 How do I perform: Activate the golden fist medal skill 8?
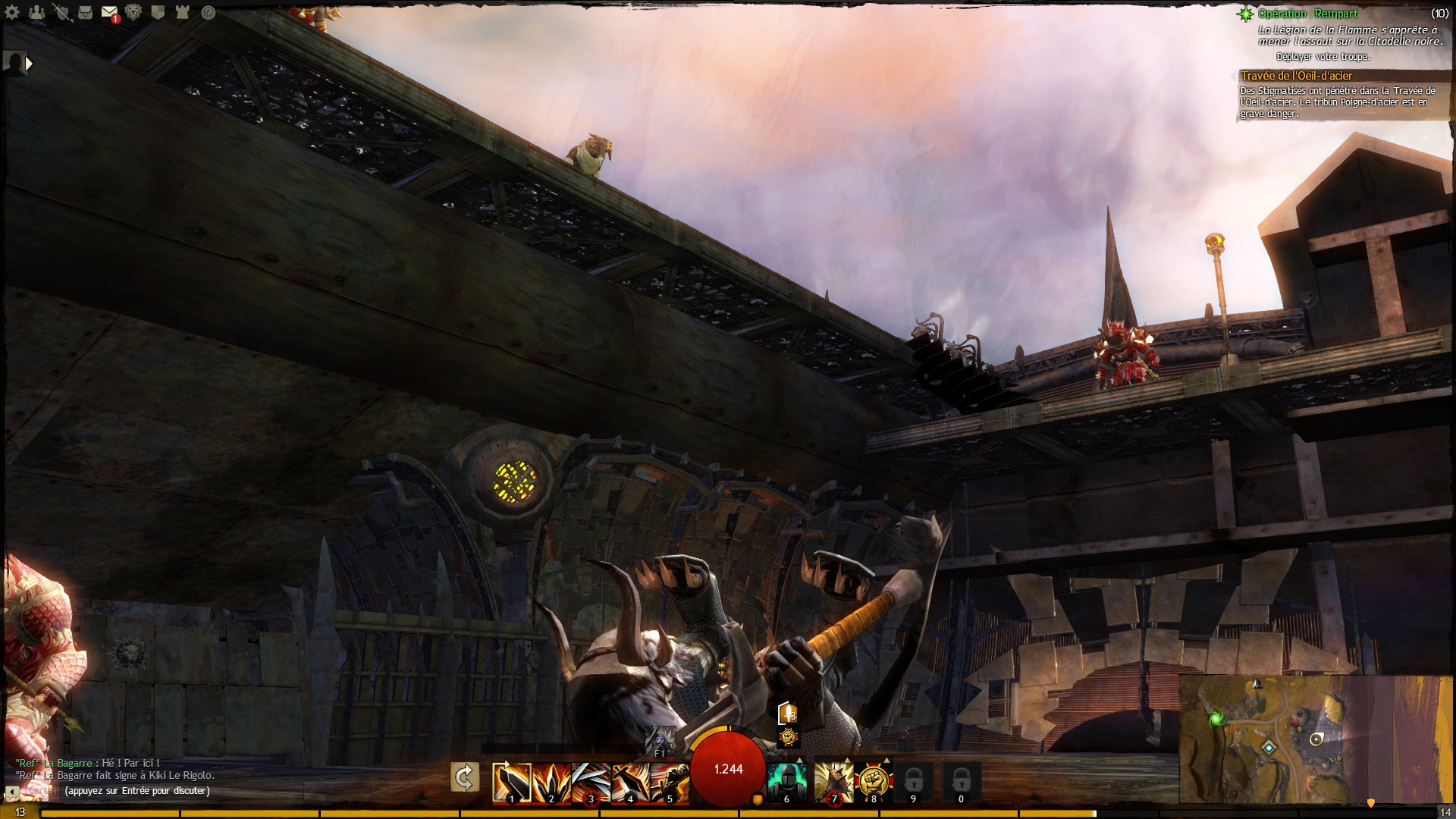tap(873, 782)
